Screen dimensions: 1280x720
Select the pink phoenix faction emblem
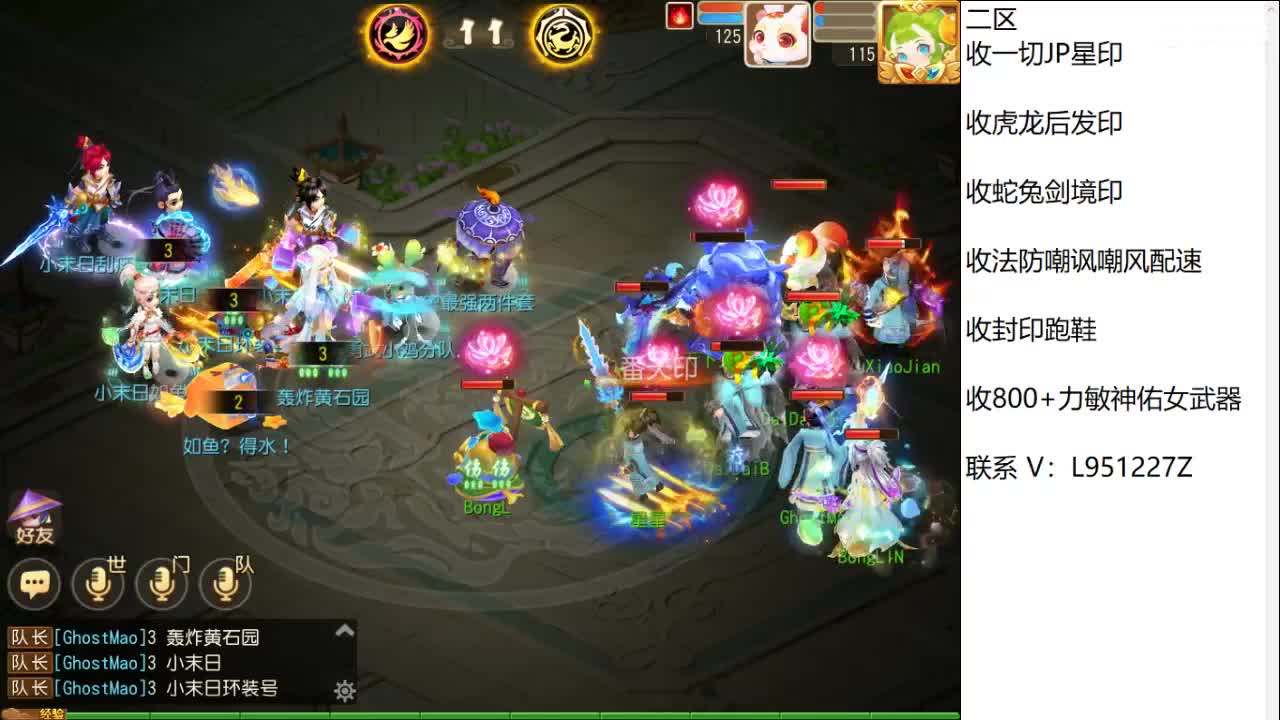point(398,35)
